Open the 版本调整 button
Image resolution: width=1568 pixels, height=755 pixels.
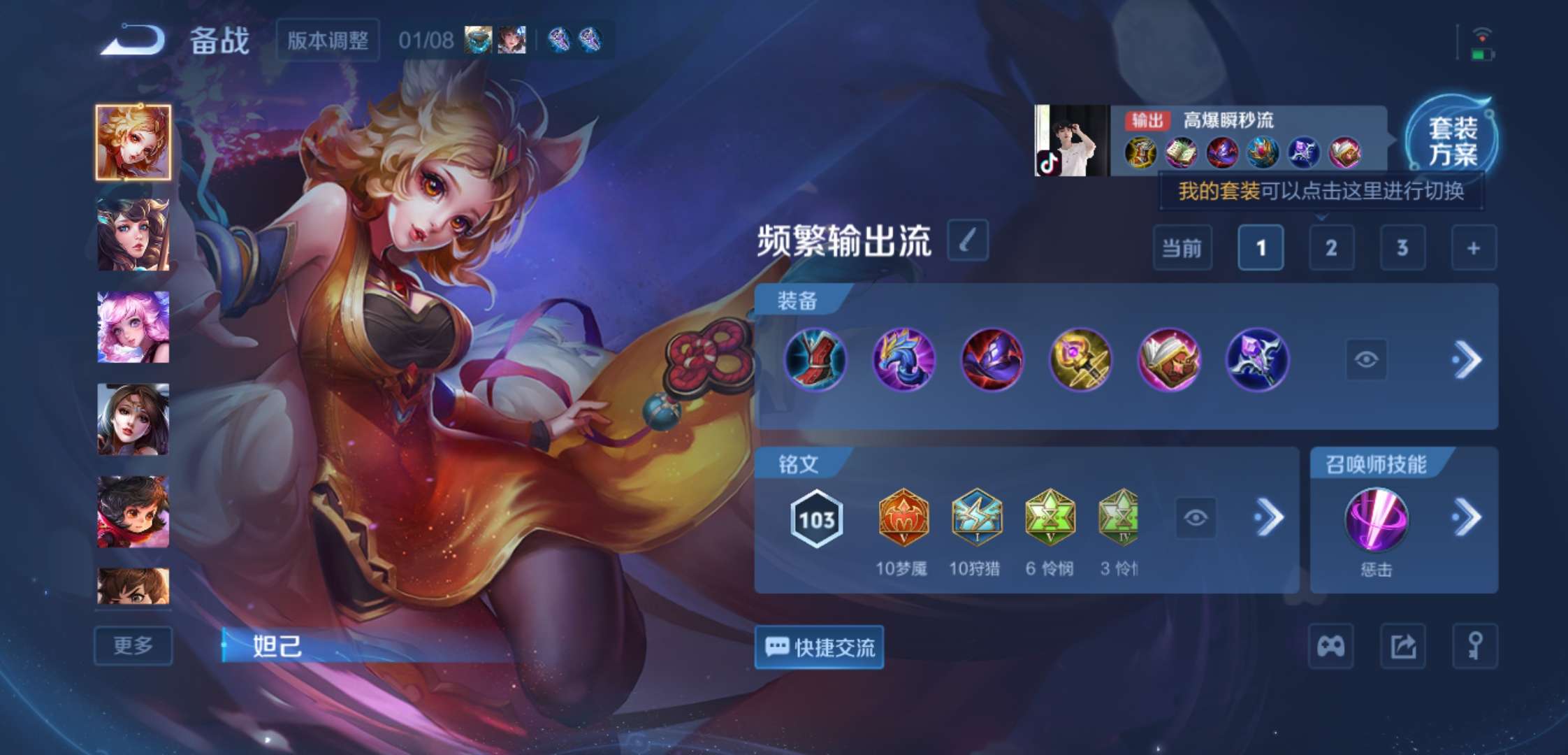327,41
